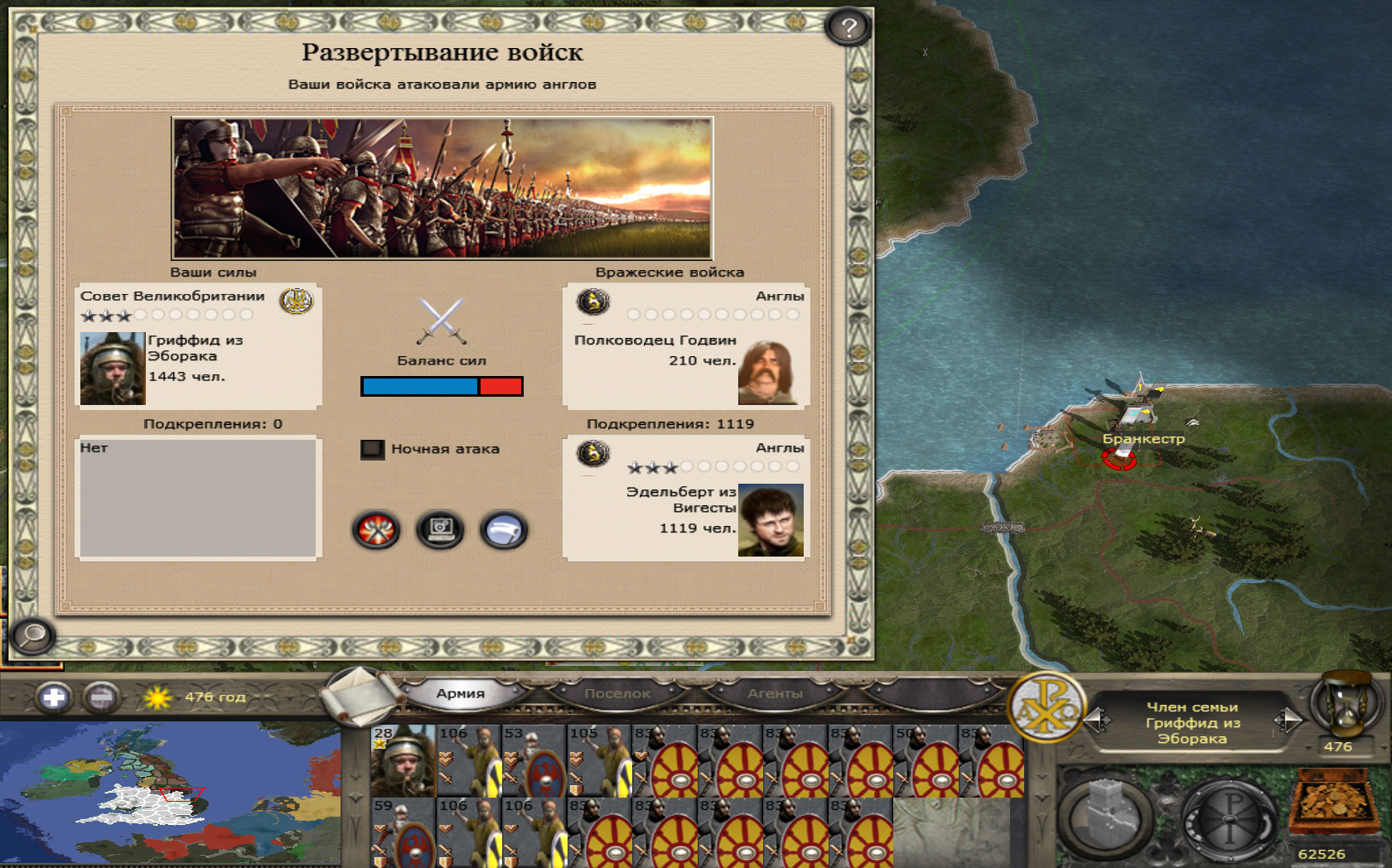This screenshot has width=1392, height=868.
Task: Switch to the Поселок tab
Action: (617, 694)
